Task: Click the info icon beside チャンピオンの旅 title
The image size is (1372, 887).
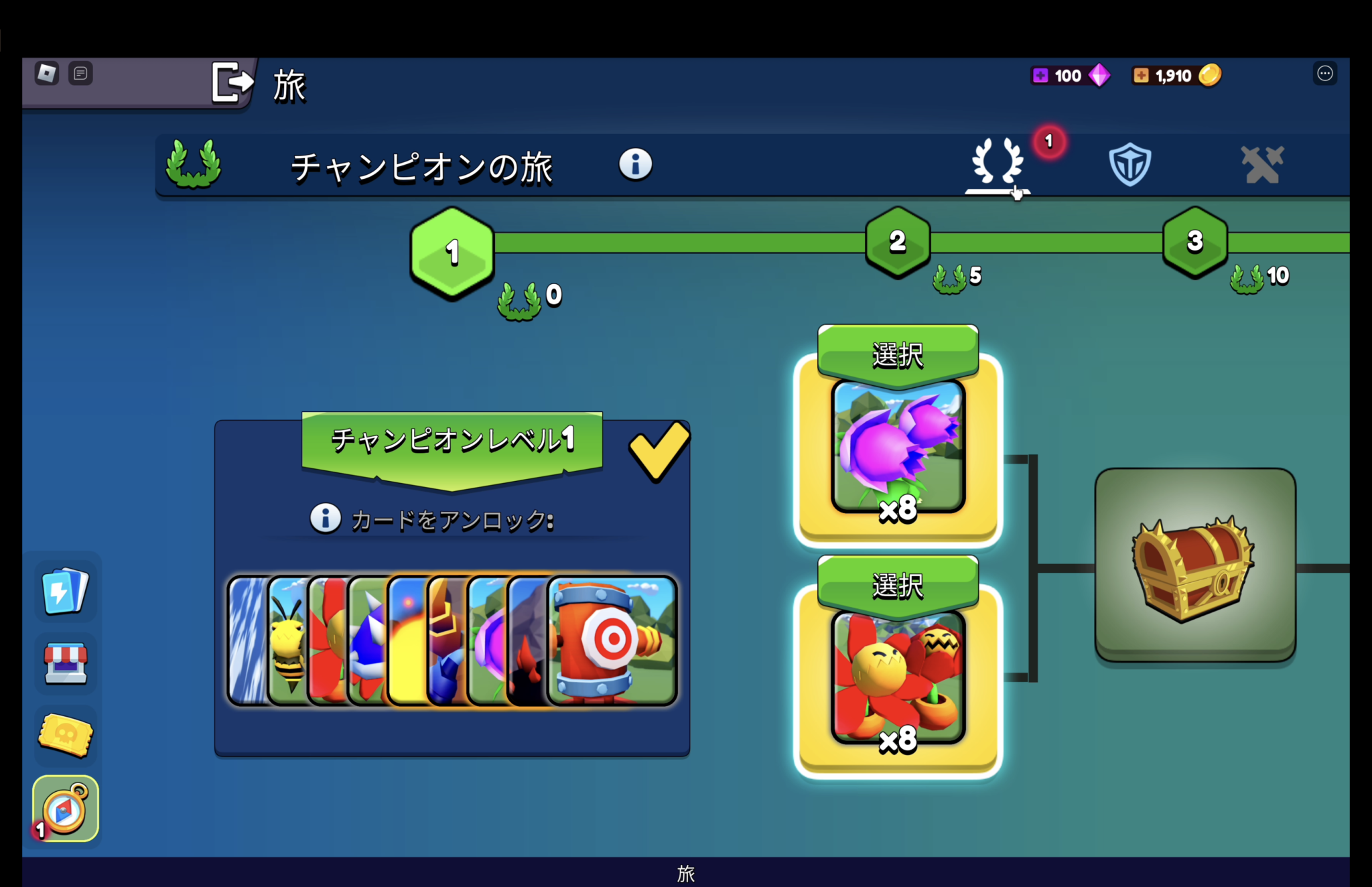Action: click(634, 165)
